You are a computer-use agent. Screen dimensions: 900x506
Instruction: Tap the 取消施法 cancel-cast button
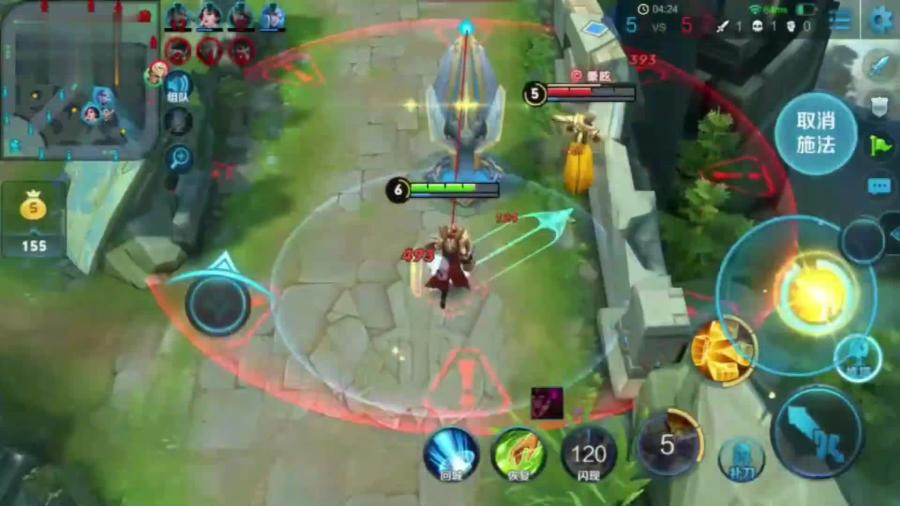point(816,133)
